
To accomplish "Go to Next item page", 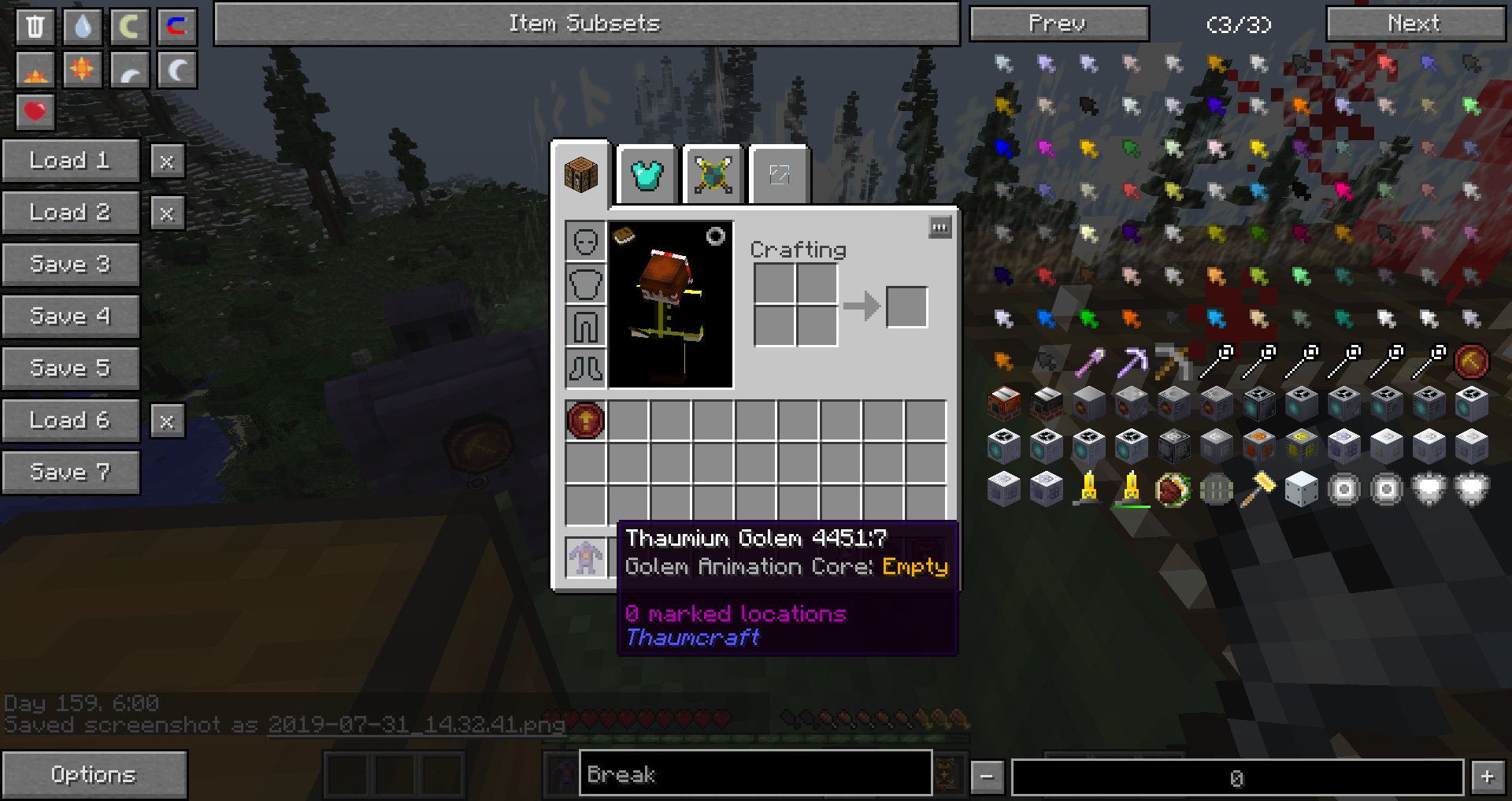I will 1415,23.
